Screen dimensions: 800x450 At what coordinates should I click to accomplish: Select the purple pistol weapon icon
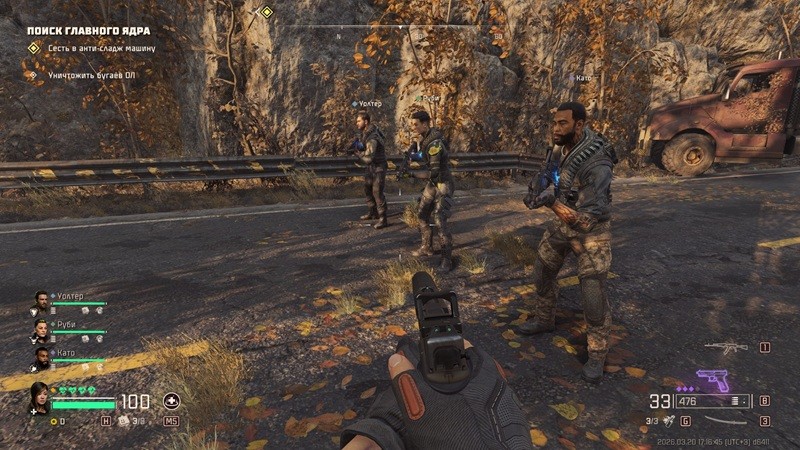coord(711,380)
